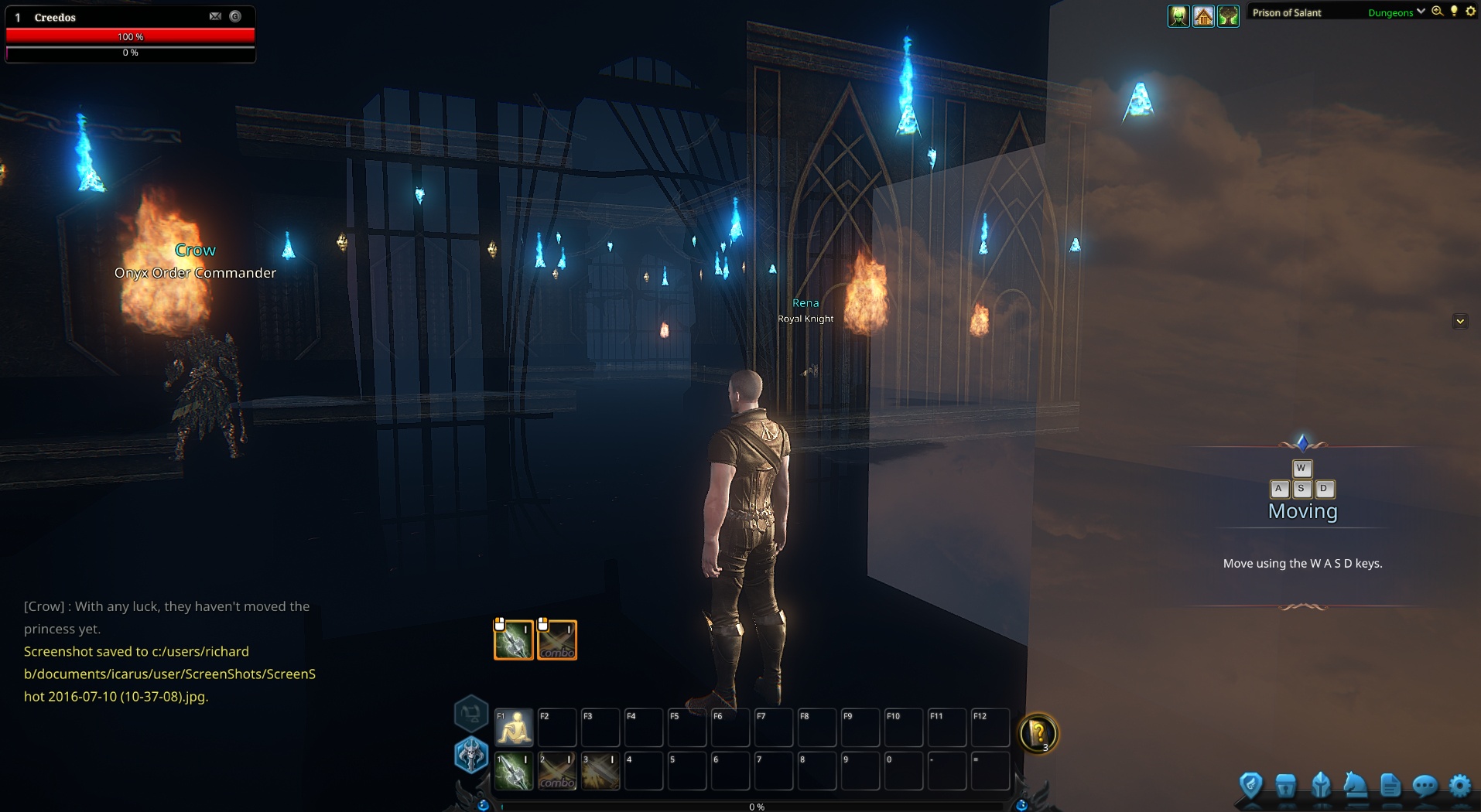
Task: Click the greyed hexagon swap button
Action: 470,713
